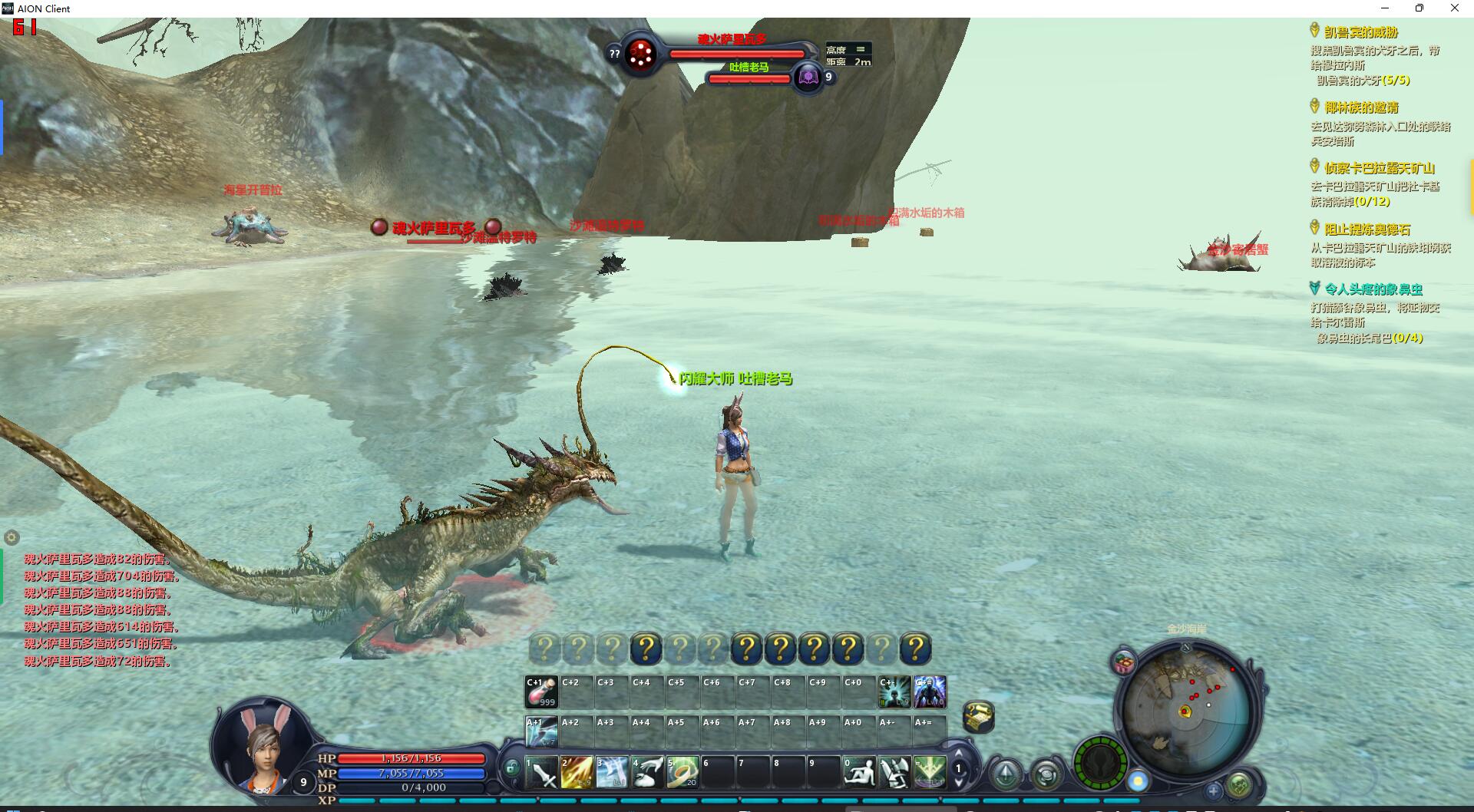Use the red potion in slot C+1
Image resolution: width=1474 pixels, height=812 pixels.
pos(541,692)
